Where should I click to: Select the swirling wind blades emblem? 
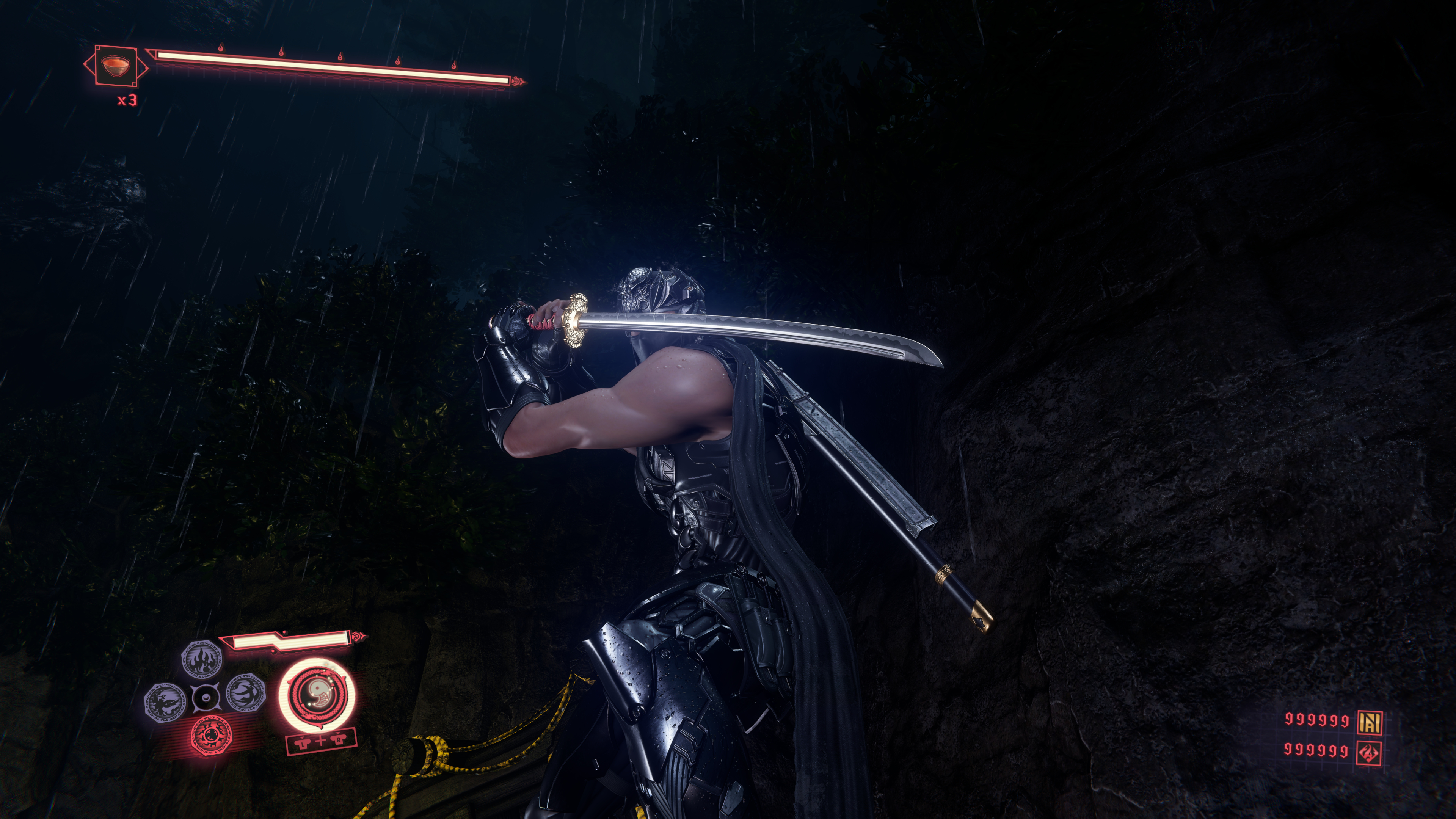246,693
